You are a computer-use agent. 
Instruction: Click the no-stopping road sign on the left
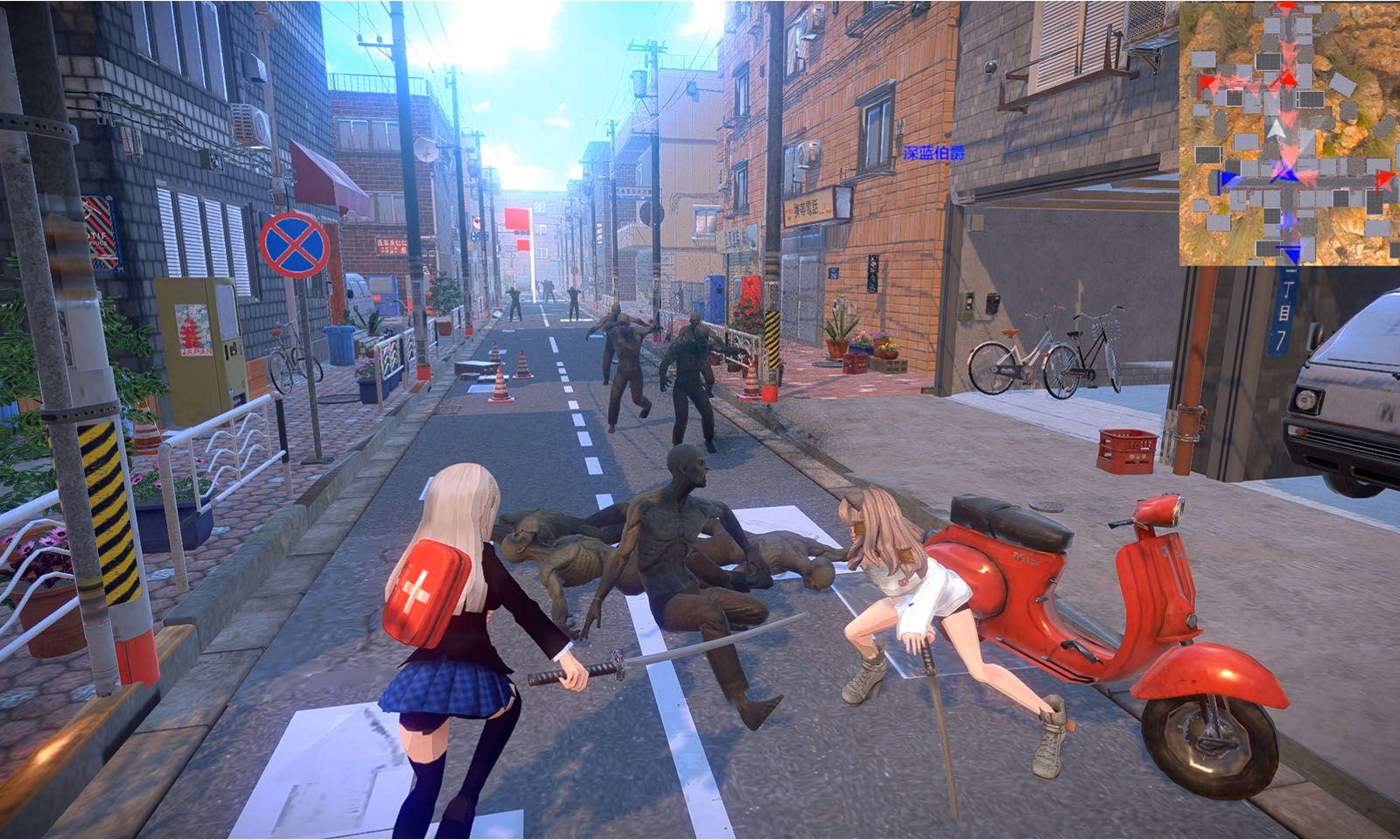point(291,244)
